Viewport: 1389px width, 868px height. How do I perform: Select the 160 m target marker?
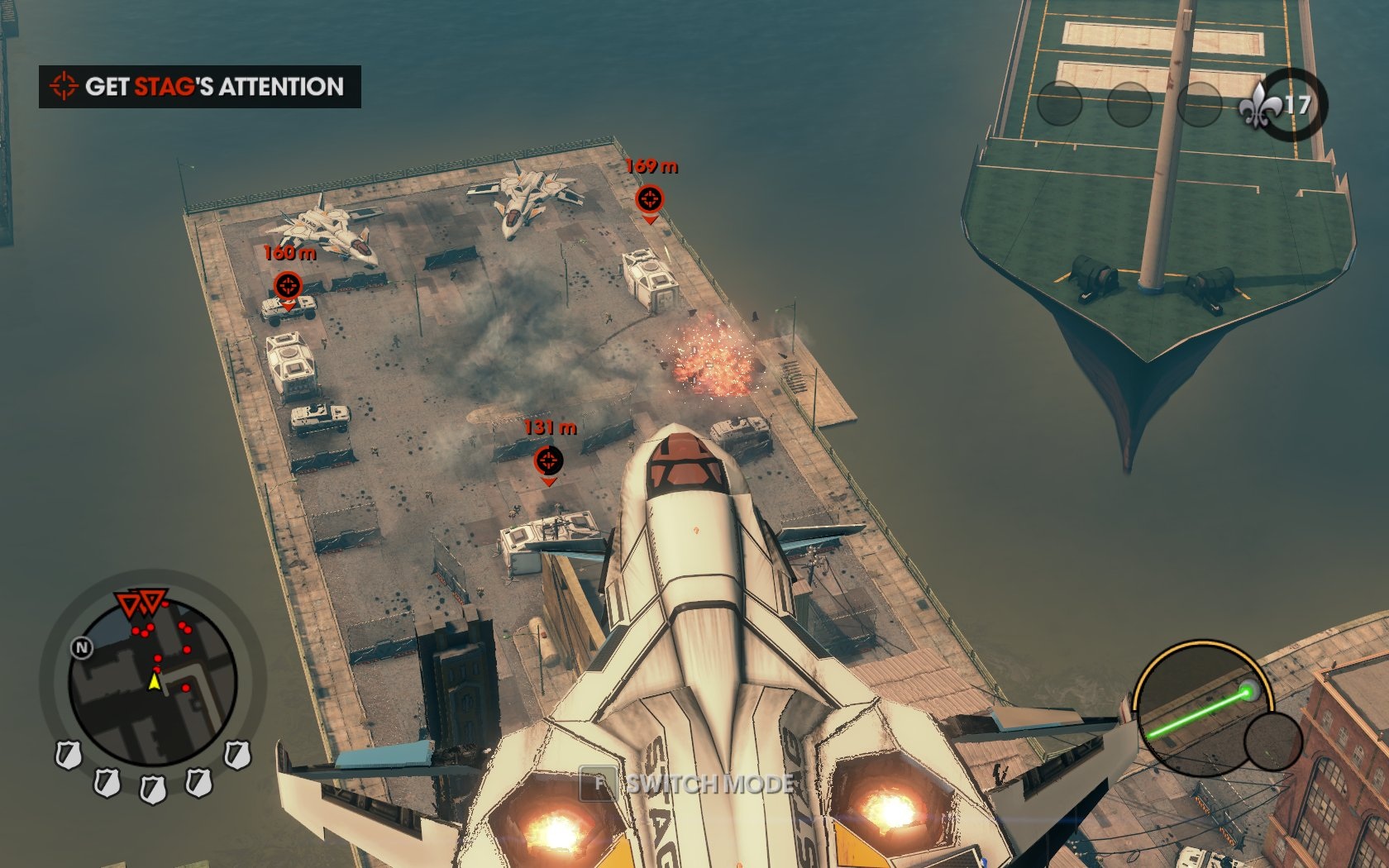tap(288, 286)
